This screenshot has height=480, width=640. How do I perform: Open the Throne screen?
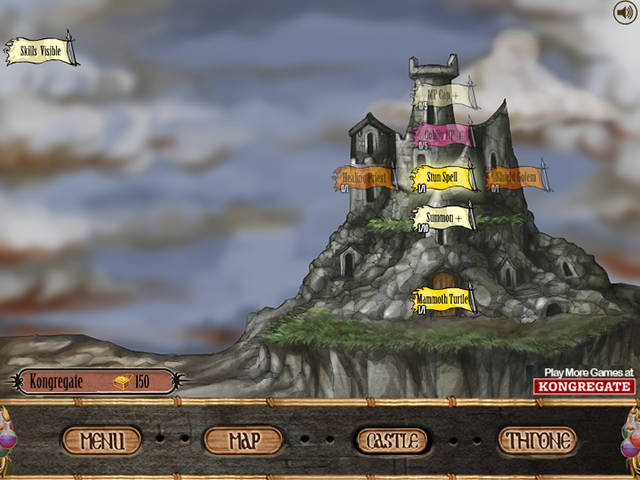click(538, 440)
